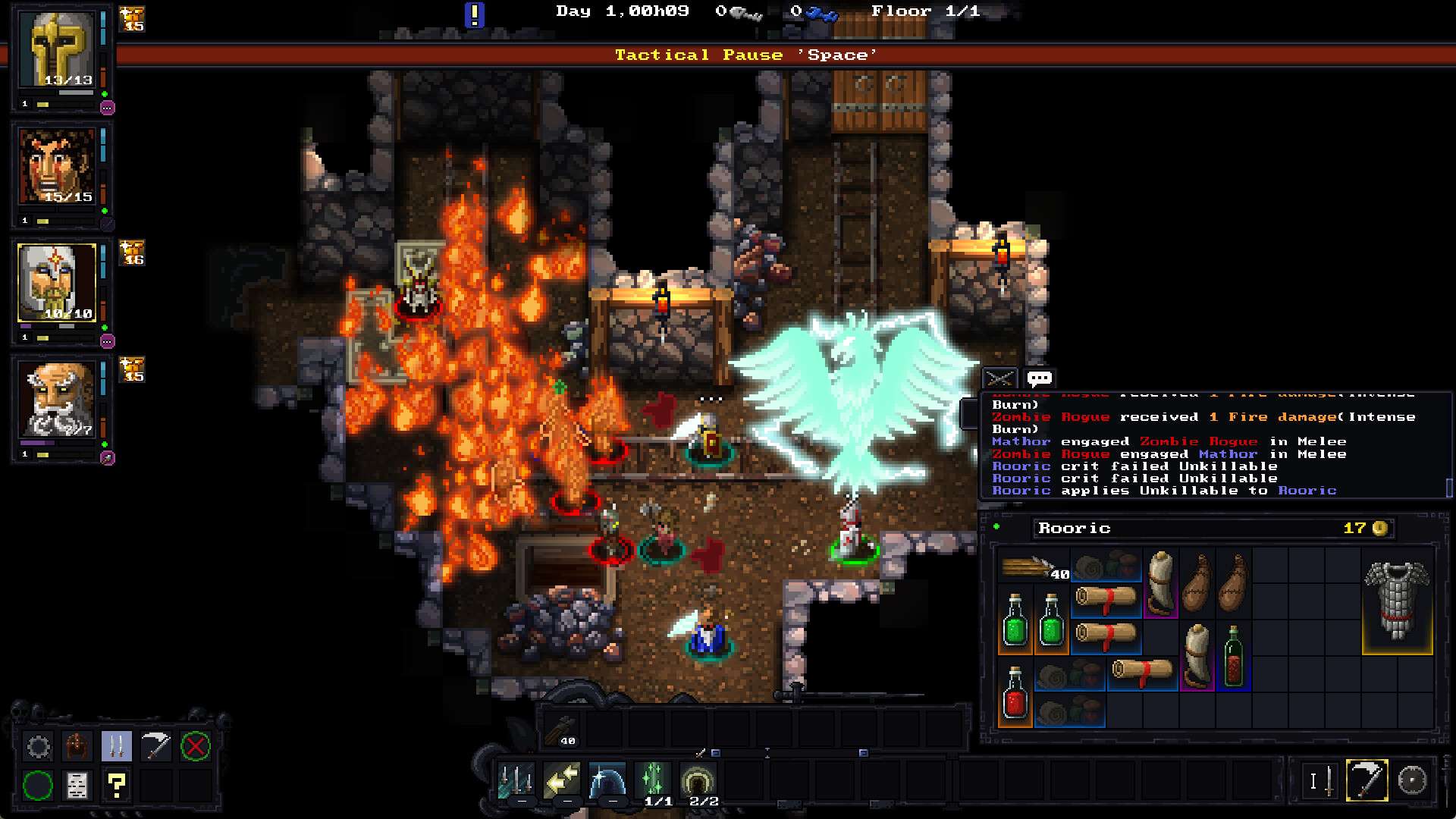This screenshot has width=1456, height=819.
Task: Open the yellow question mark help
Action: coord(116,785)
